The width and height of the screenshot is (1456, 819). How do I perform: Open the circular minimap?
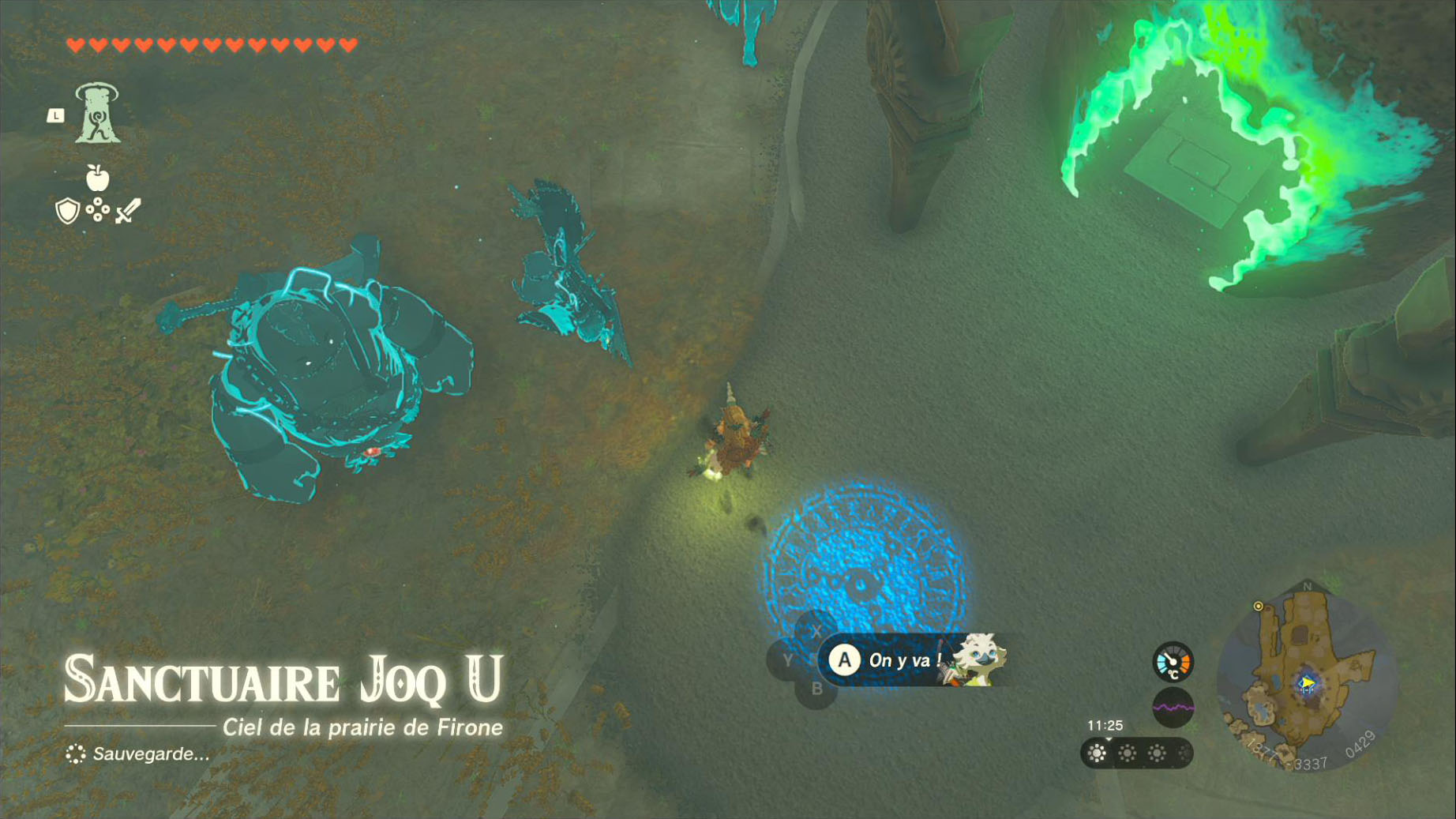pyautogui.click(x=1306, y=678)
